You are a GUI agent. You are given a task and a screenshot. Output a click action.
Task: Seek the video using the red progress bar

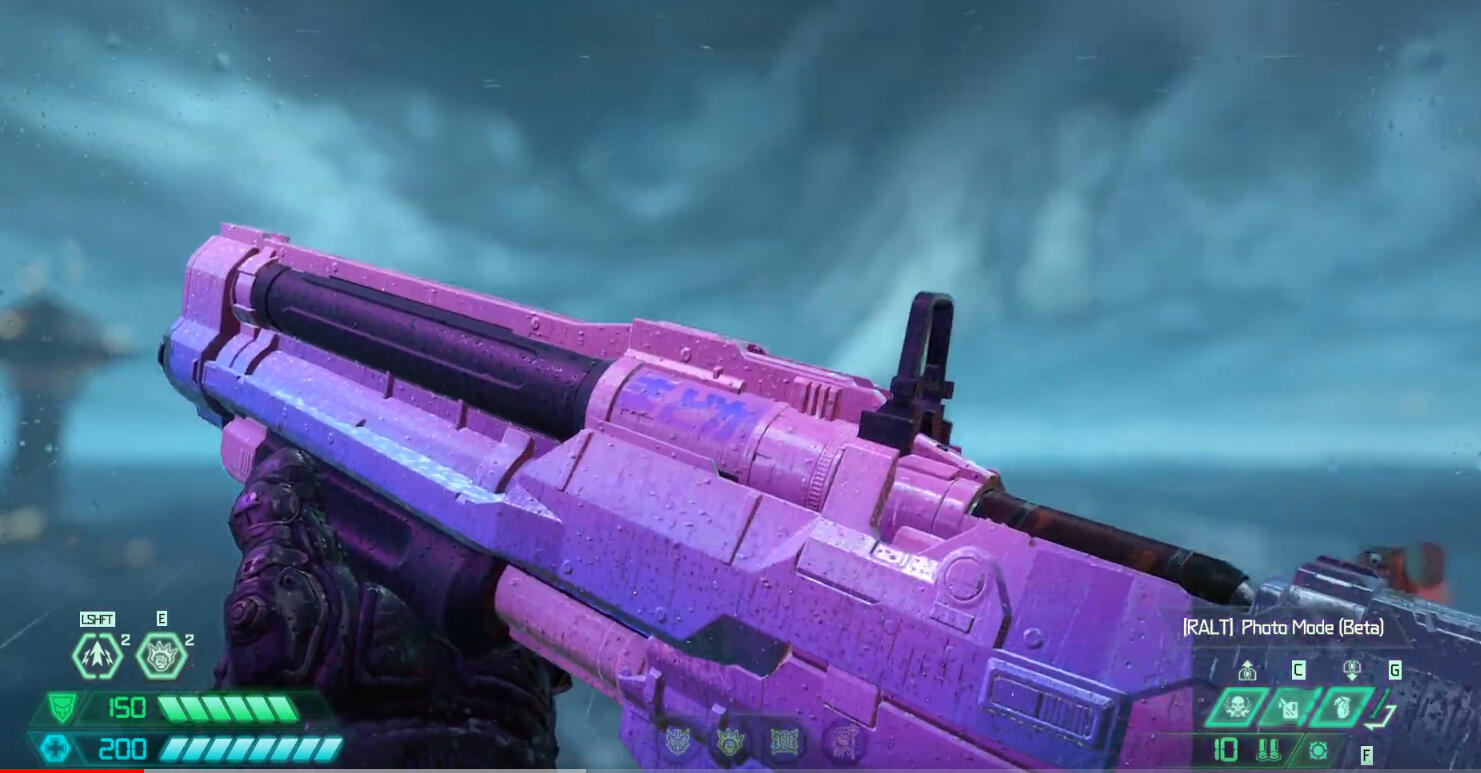point(72,770)
